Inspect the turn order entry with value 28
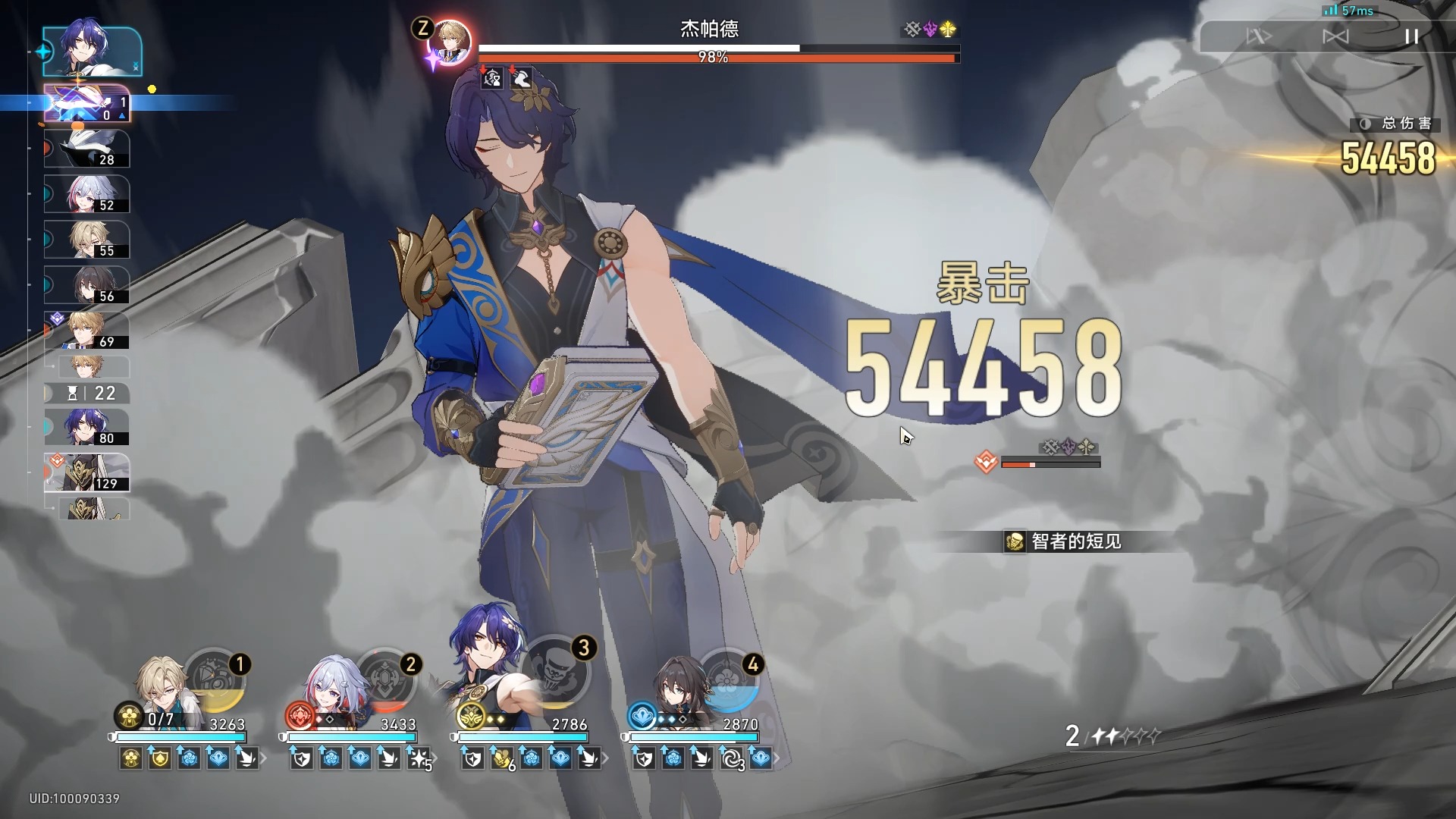Screen dimensions: 1456x819 [x=87, y=149]
